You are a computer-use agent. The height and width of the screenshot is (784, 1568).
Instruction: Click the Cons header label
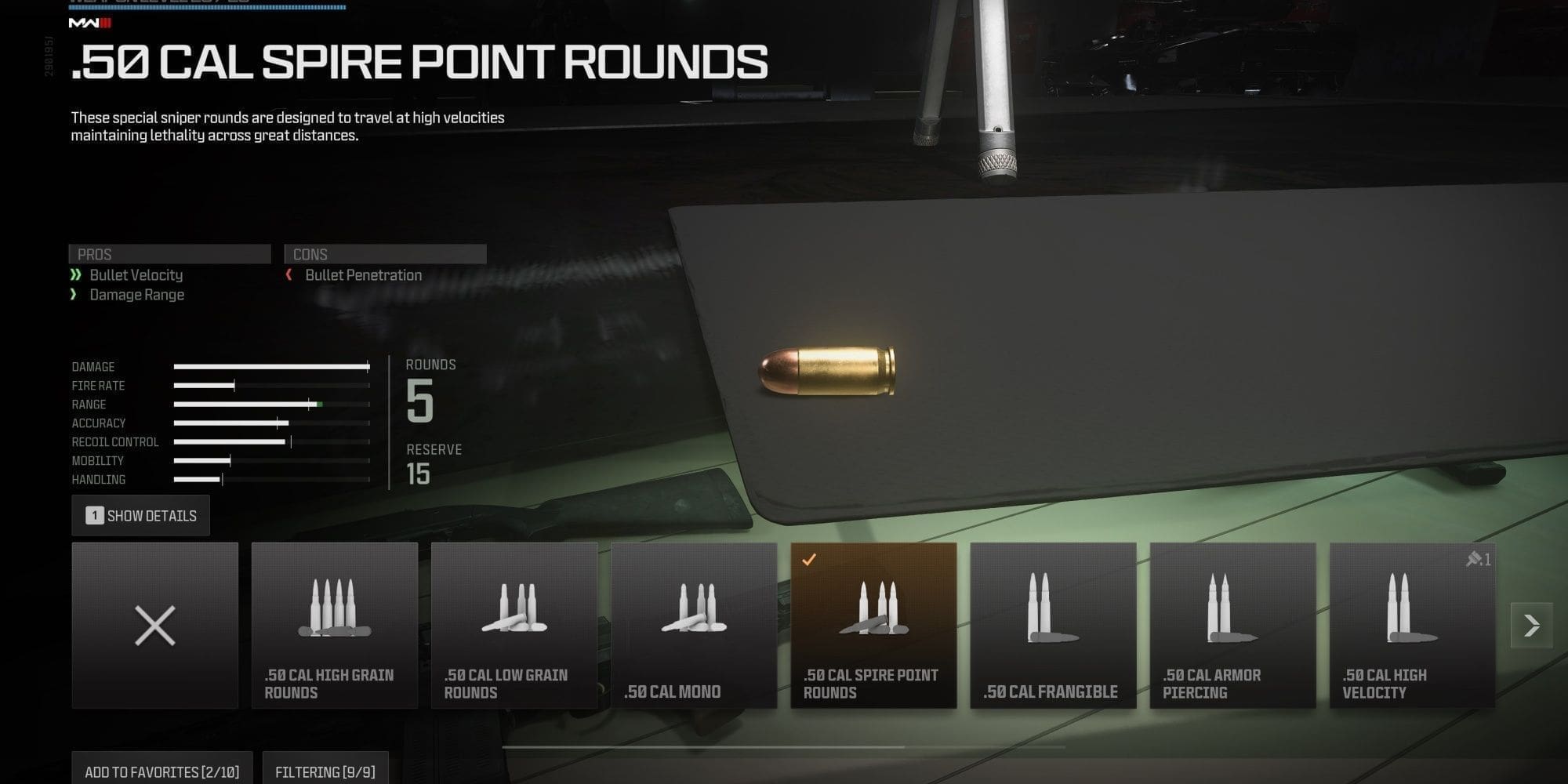(386, 253)
